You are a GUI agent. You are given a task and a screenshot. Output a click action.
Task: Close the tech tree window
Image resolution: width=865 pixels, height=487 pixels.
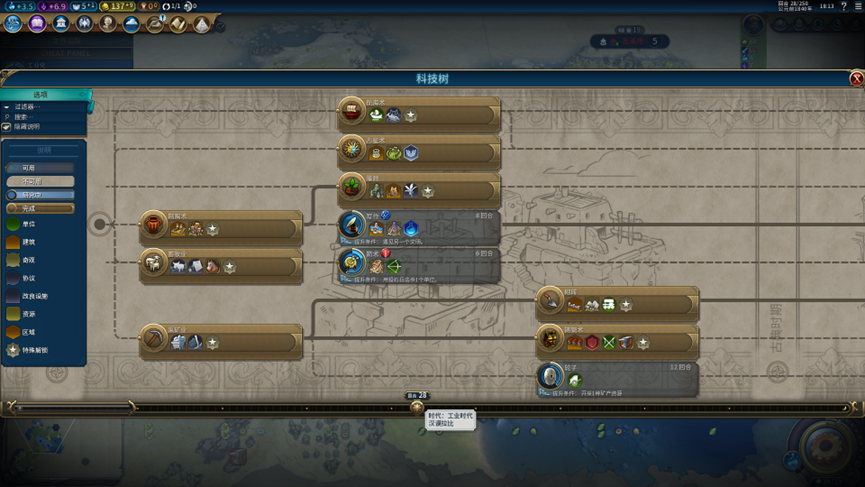pos(856,79)
